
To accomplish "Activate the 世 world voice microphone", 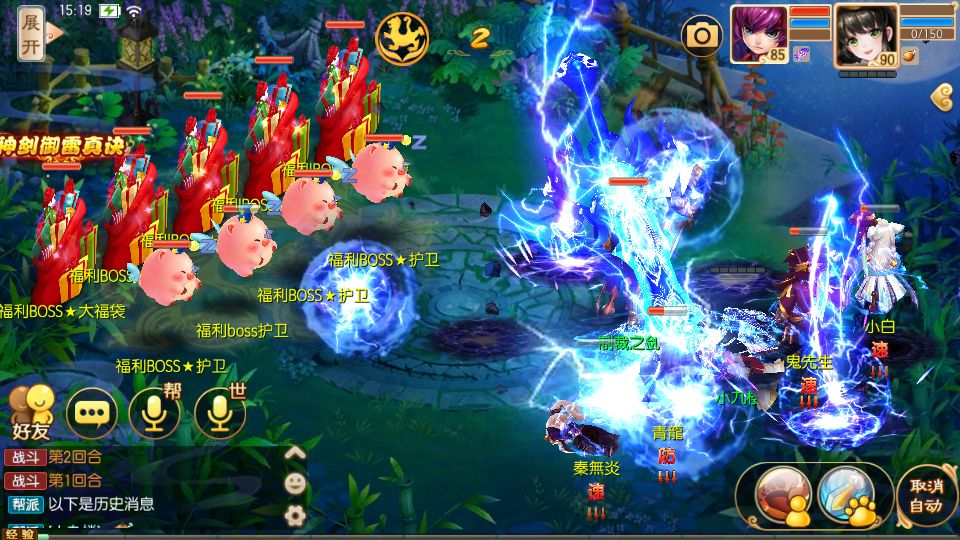I will point(219,412).
